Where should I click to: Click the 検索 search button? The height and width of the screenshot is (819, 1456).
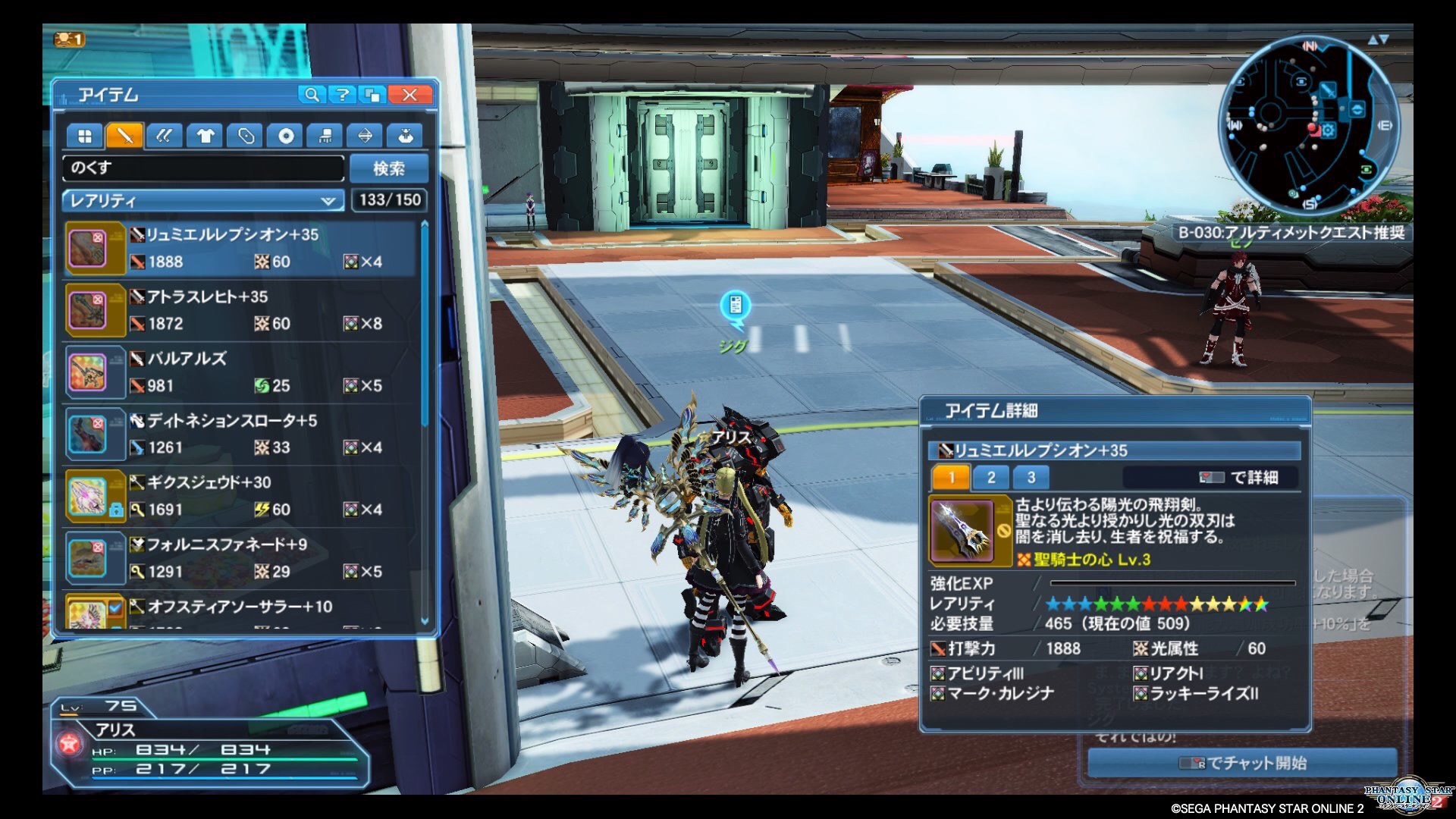click(x=389, y=168)
